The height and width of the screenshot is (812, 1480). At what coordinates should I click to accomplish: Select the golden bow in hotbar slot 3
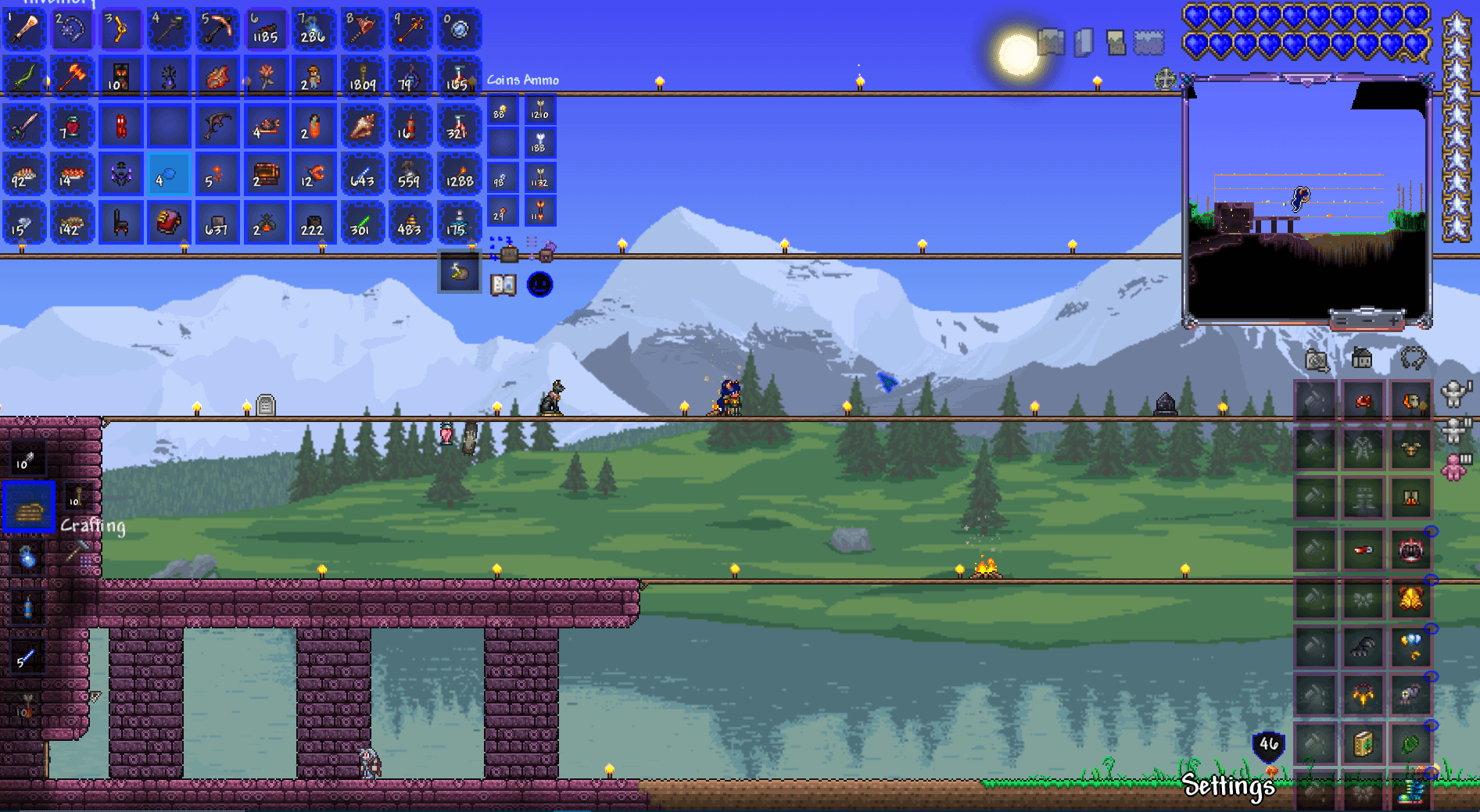(x=120, y=30)
